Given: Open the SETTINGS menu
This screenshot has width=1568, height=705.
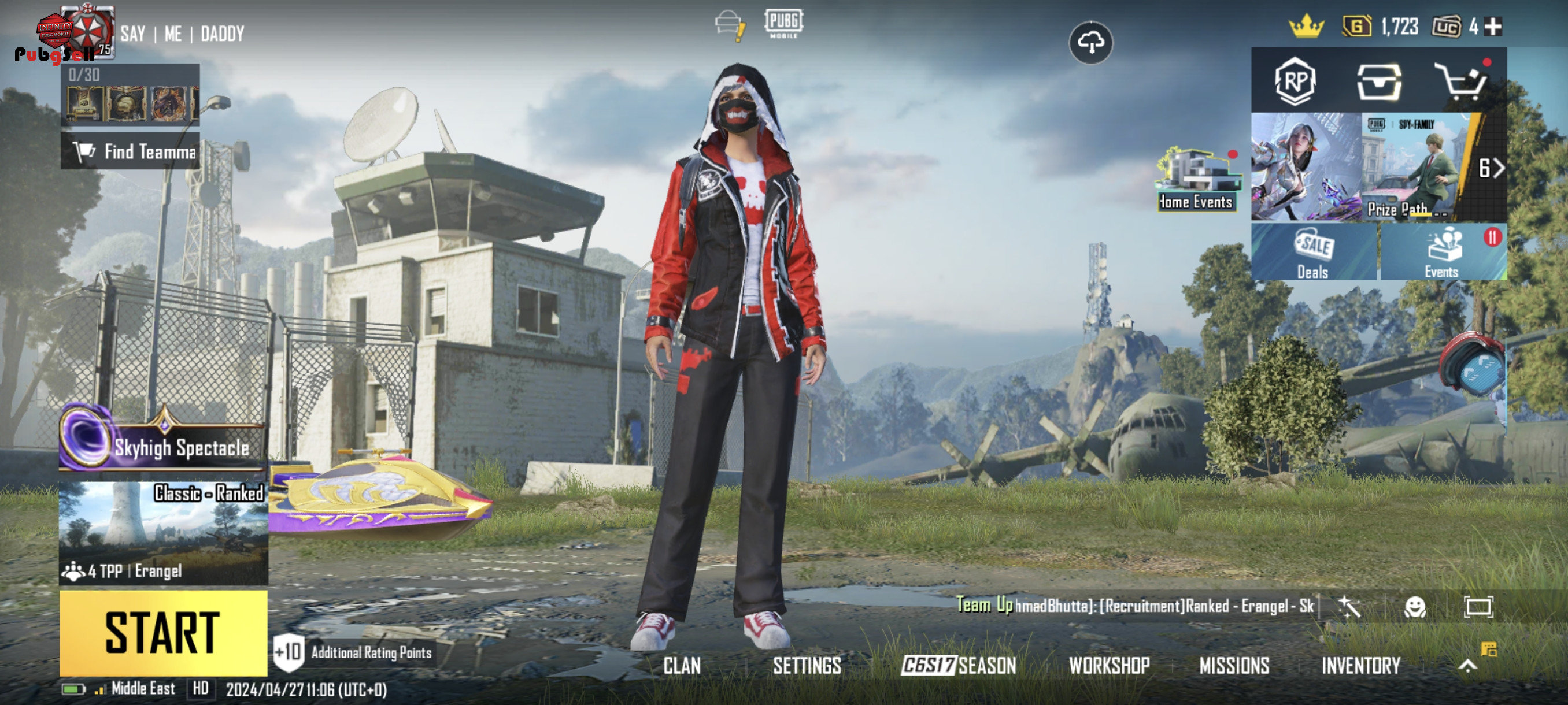Looking at the screenshot, I should click(807, 666).
